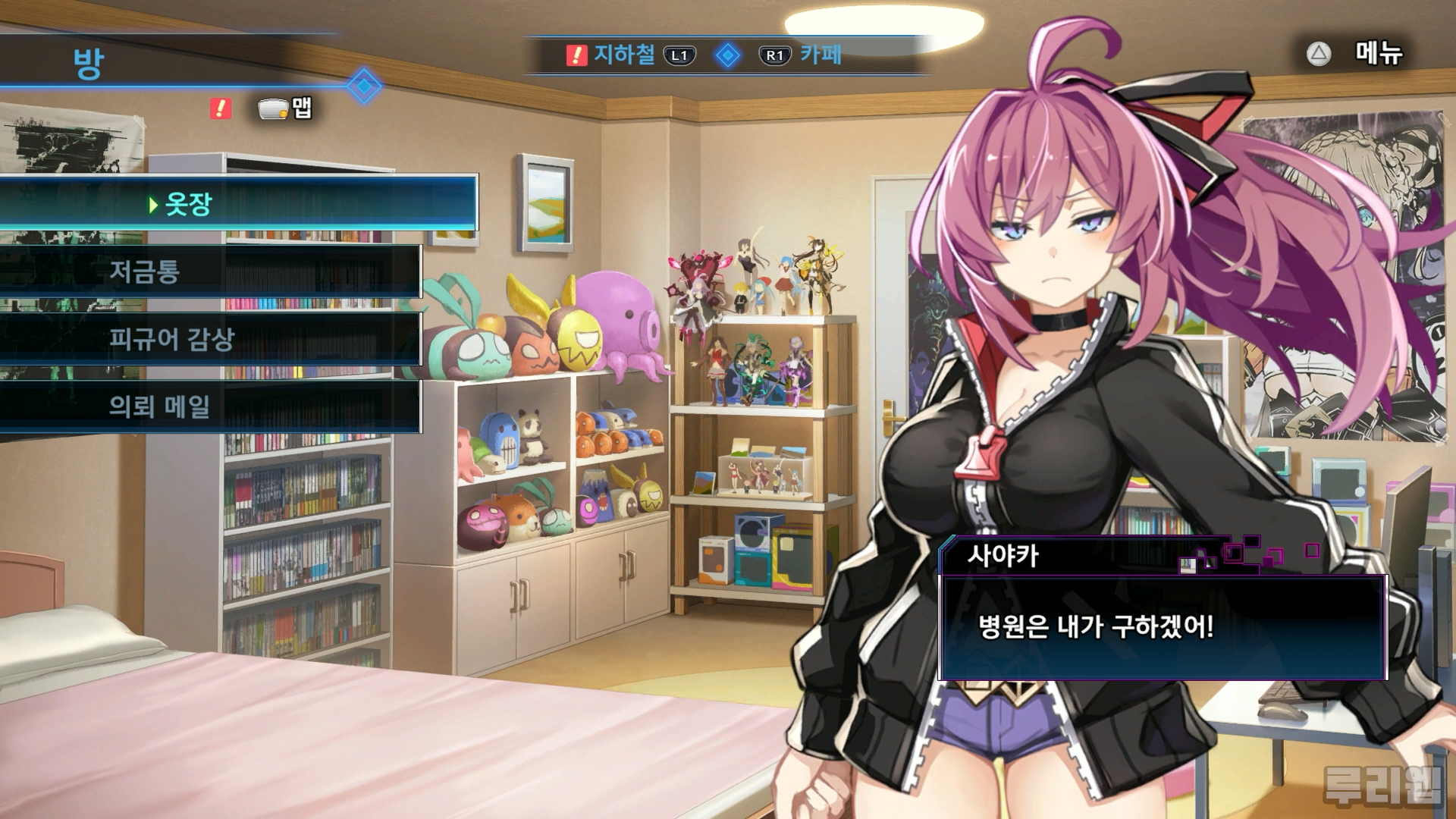Viewport: 1456px width, 819px height.
Task: Open the 저금통 piggy bank option
Action: click(209, 271)
